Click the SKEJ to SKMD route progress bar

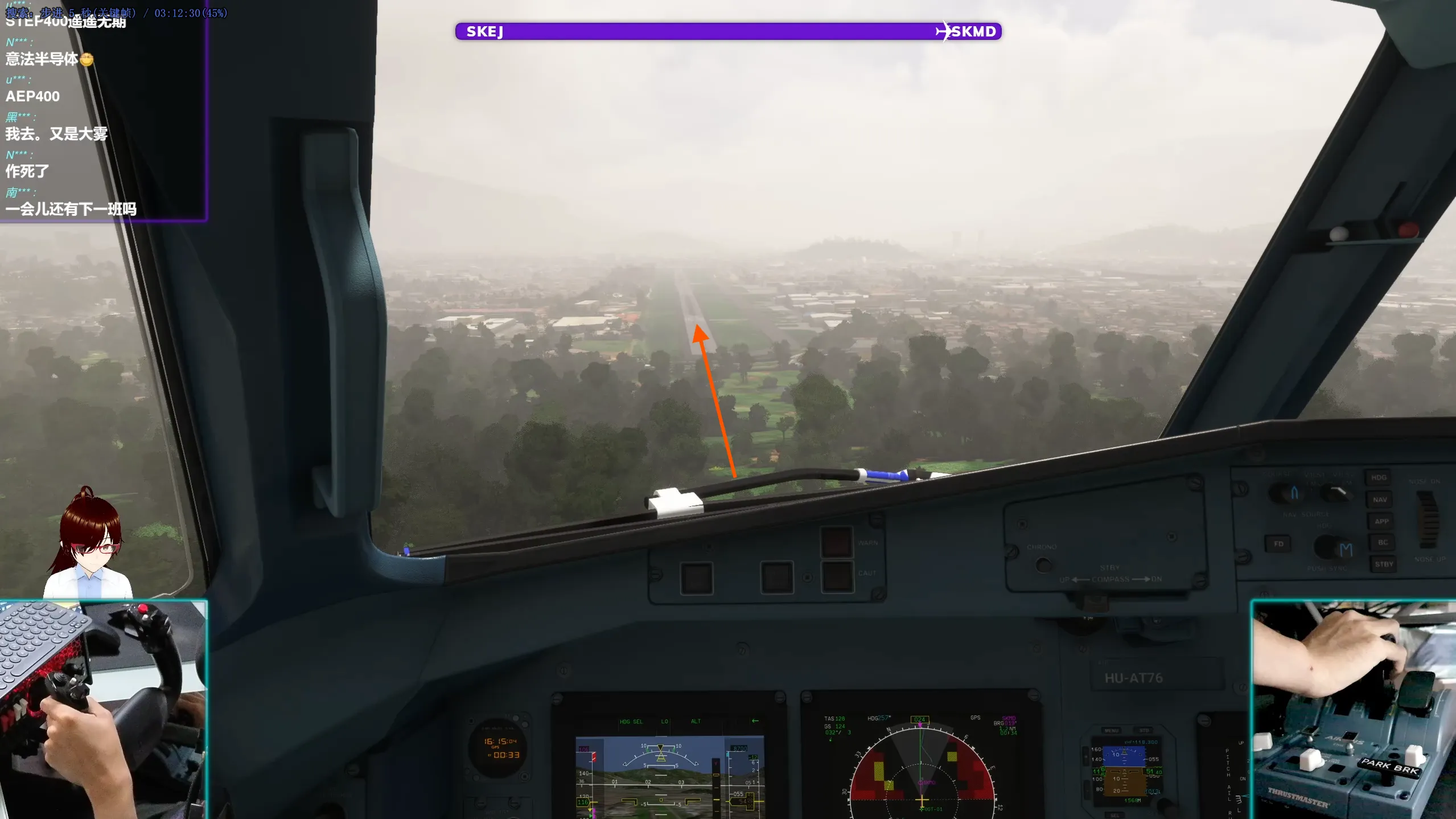[x=728, y=31]
